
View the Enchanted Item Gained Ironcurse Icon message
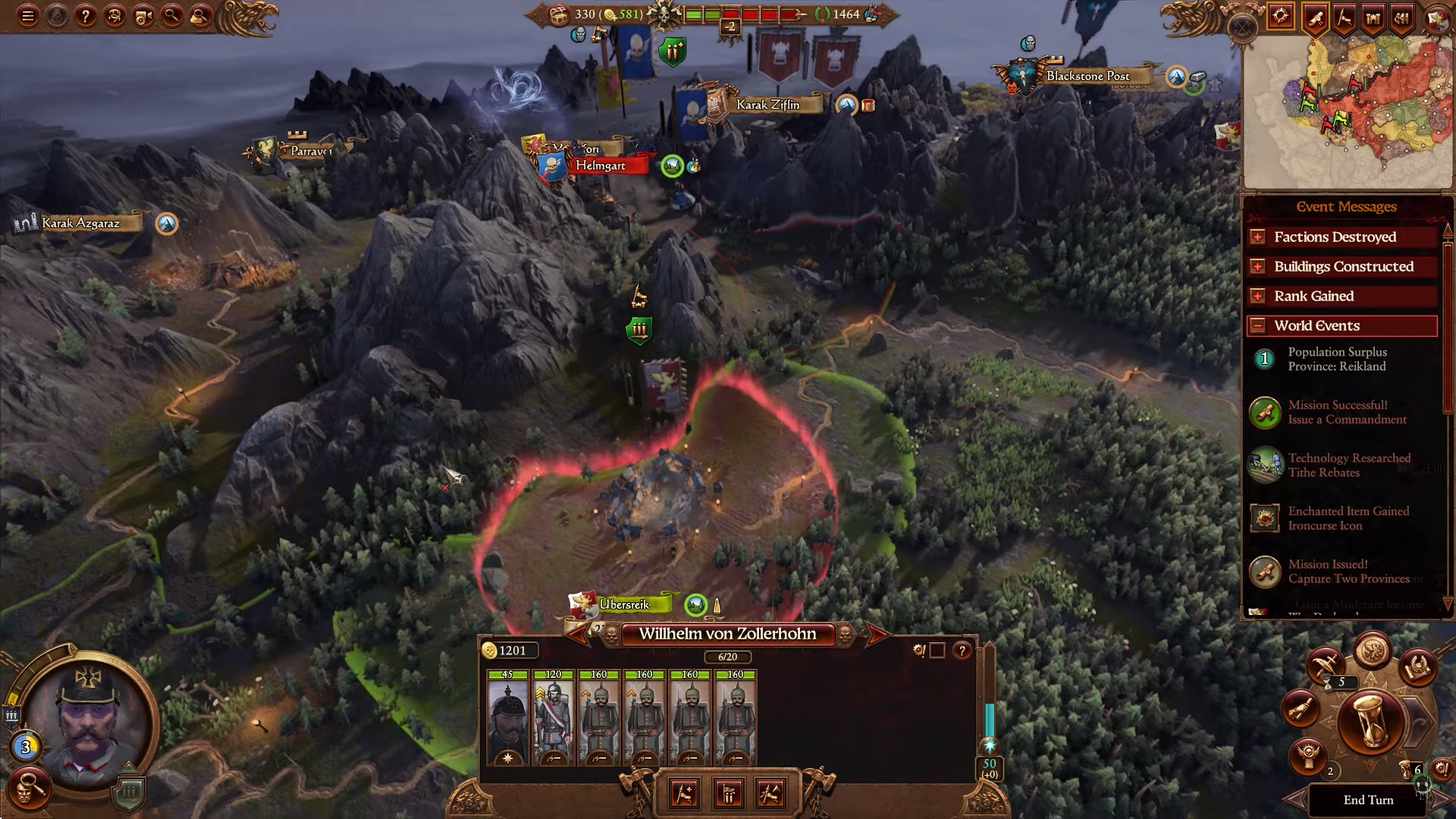coord(1348,519)
